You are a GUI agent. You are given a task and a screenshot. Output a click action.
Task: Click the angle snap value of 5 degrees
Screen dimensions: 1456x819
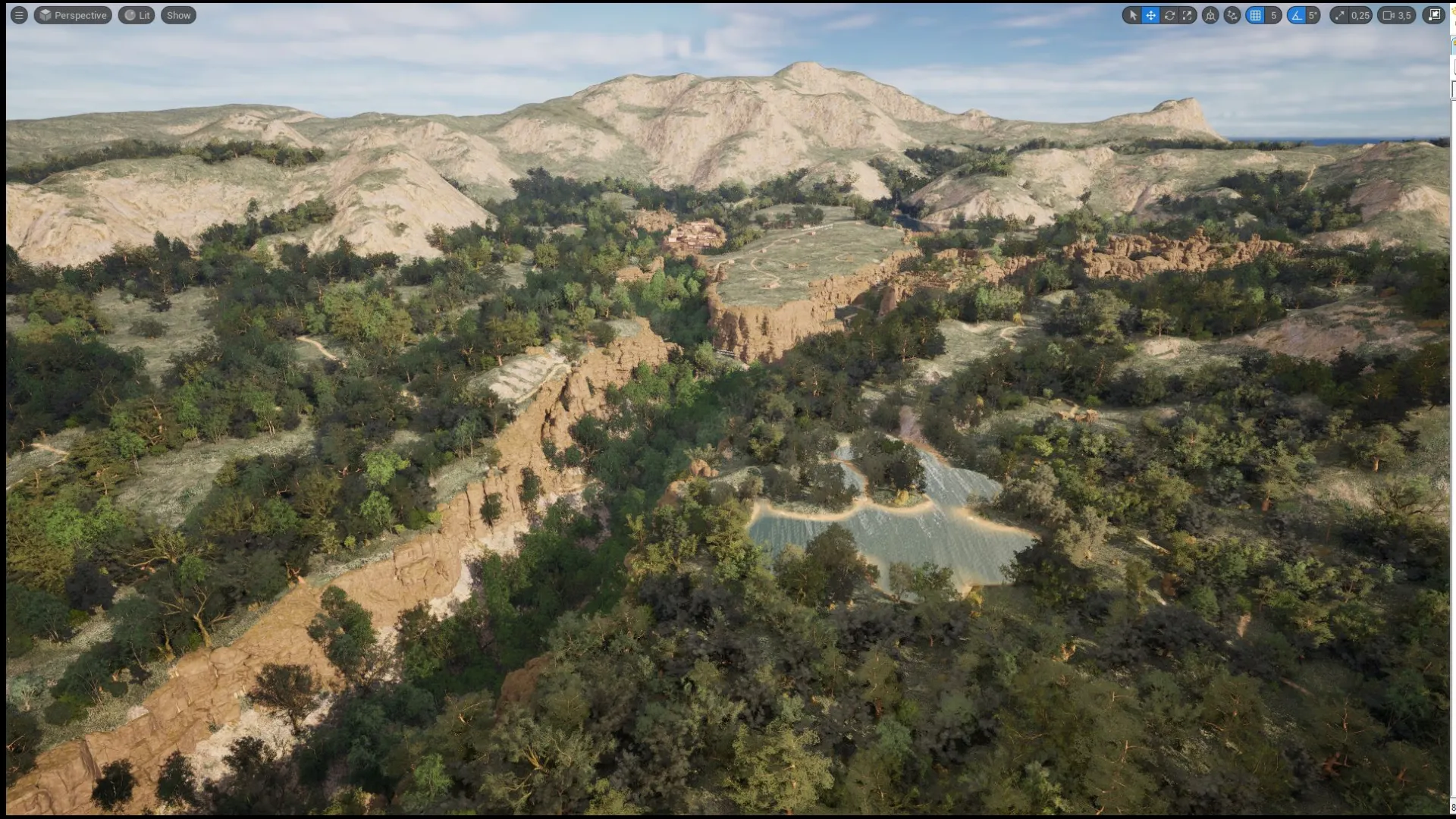click(1312, 15)
